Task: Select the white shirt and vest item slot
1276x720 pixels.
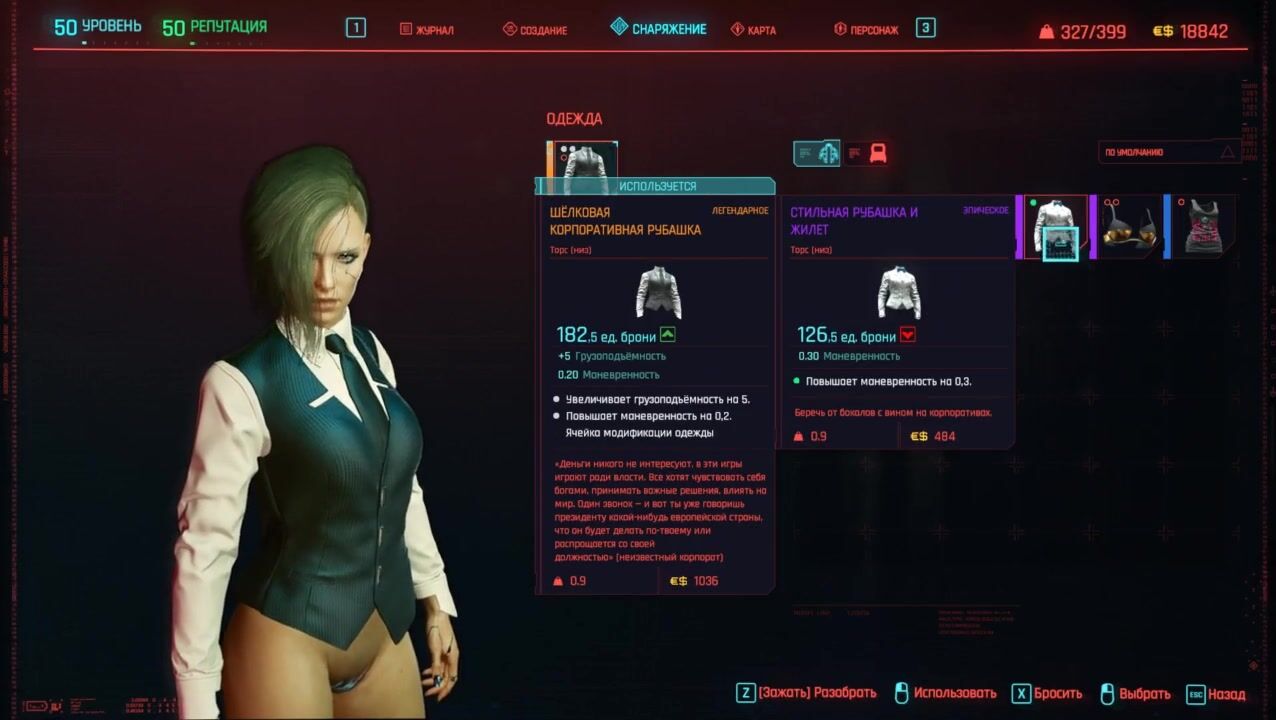Action: (x=1054, y=227)
